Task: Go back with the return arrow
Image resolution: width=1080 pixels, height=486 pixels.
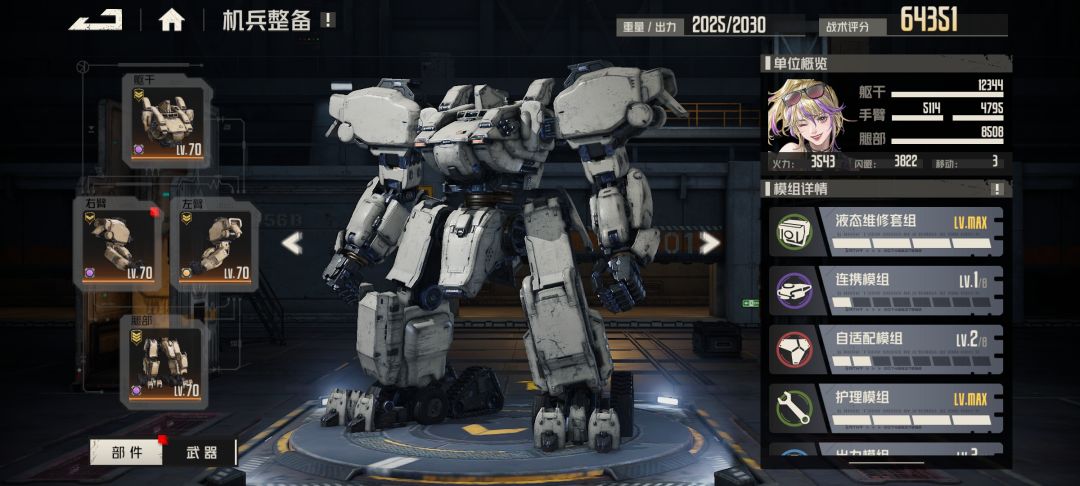Action: (x=96, y=20)
